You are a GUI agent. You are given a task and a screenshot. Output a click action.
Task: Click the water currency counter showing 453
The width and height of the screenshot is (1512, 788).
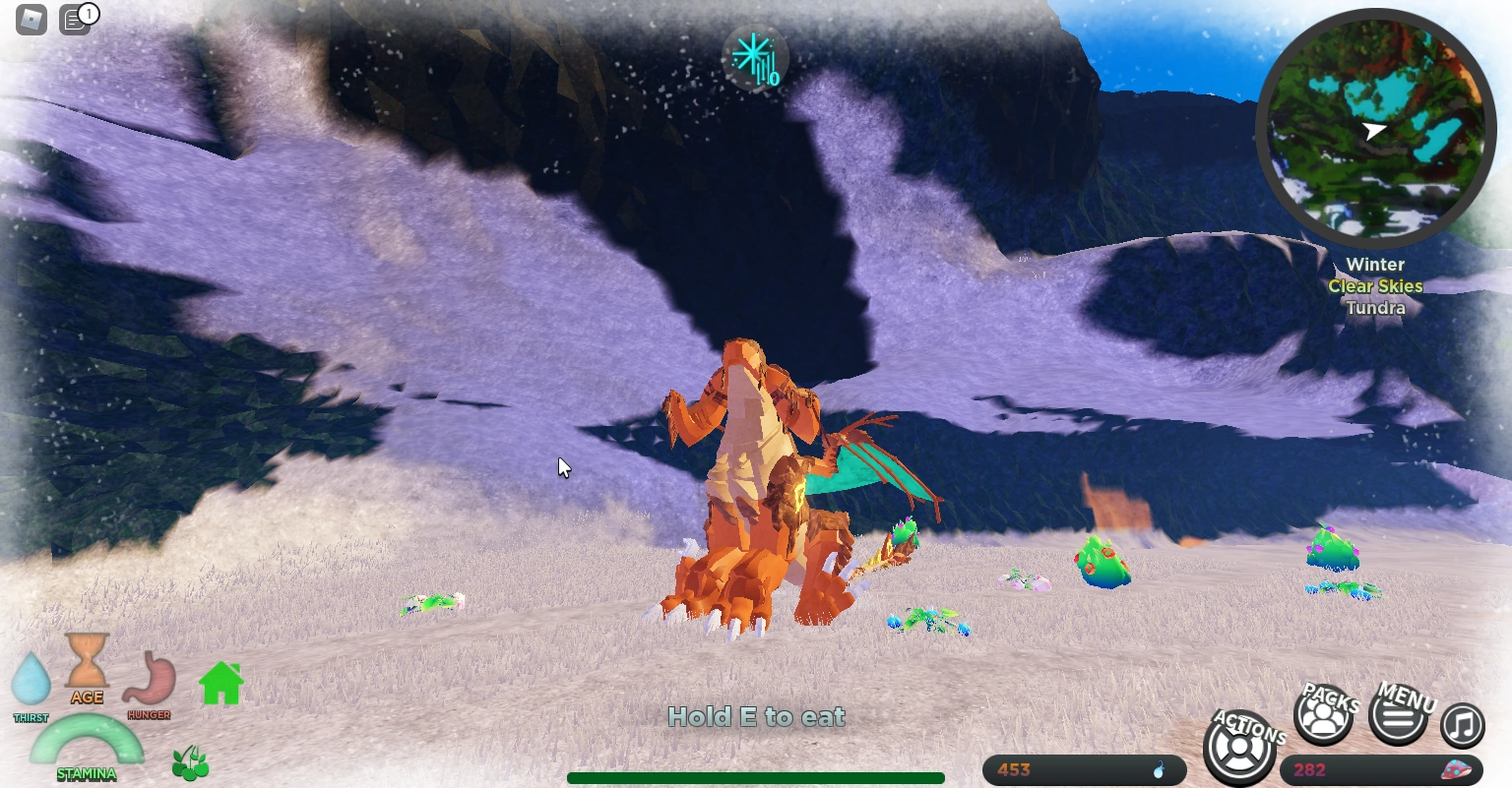(1083, 770)
